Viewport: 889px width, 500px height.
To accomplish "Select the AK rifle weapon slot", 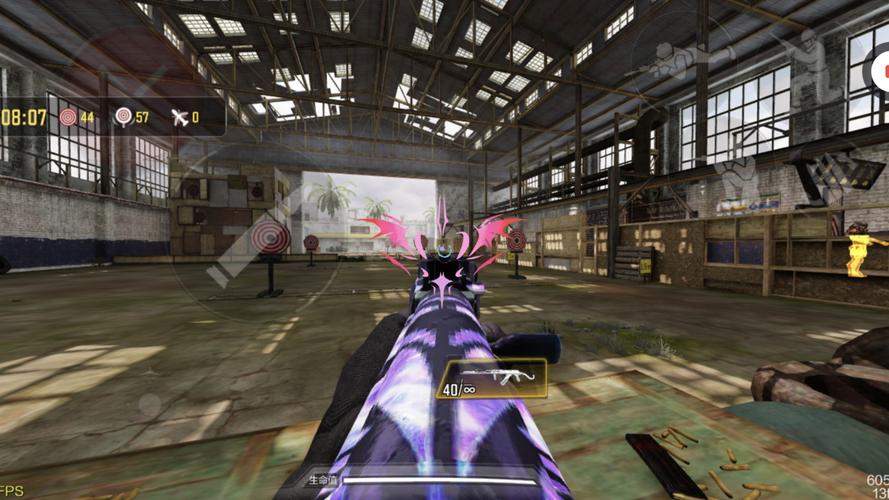I will [491, 377].
